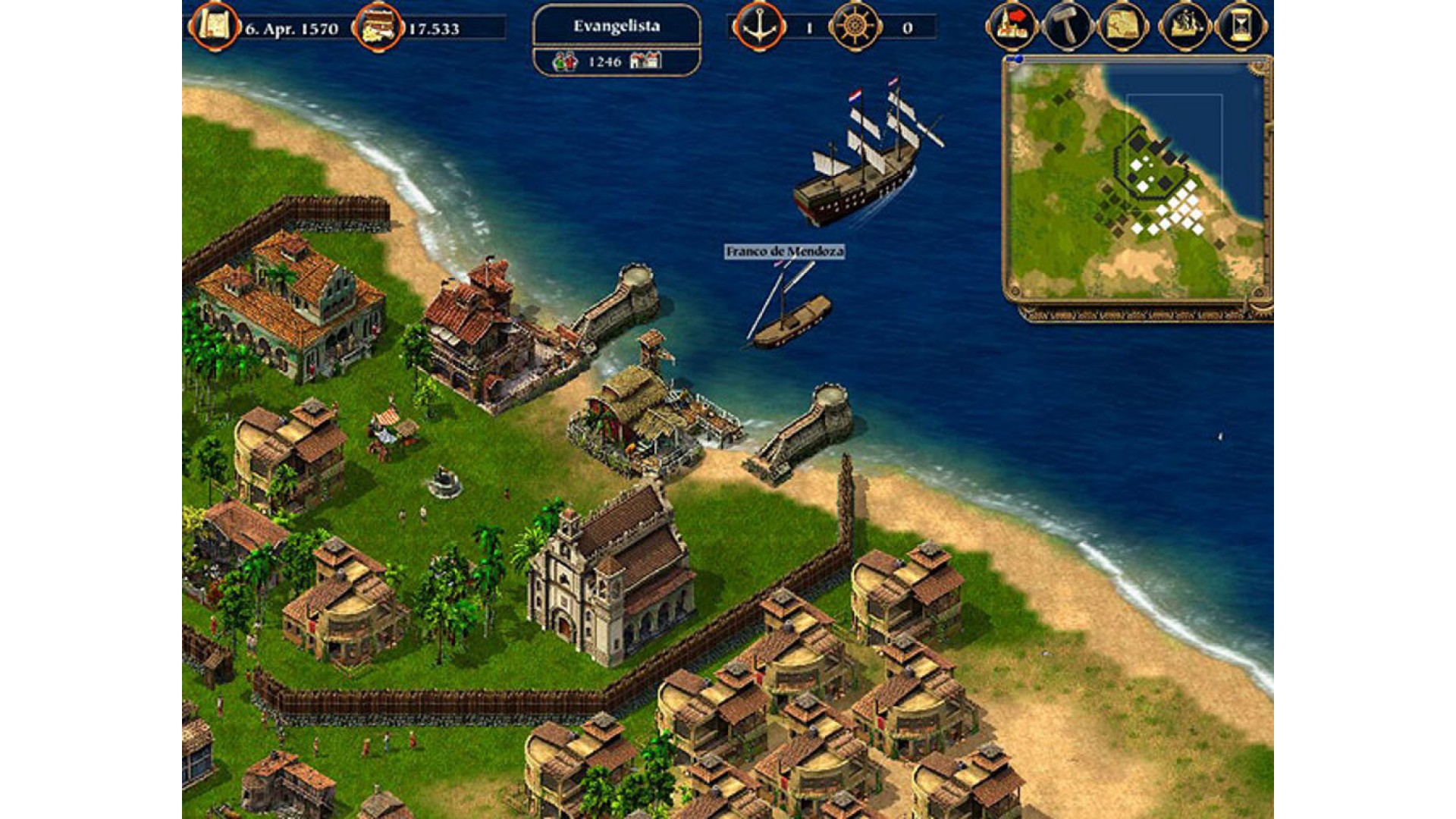The image size is (1456, 819).
Task: Open the parchment scroll chronicle icon
Action: tap(215, 27)
